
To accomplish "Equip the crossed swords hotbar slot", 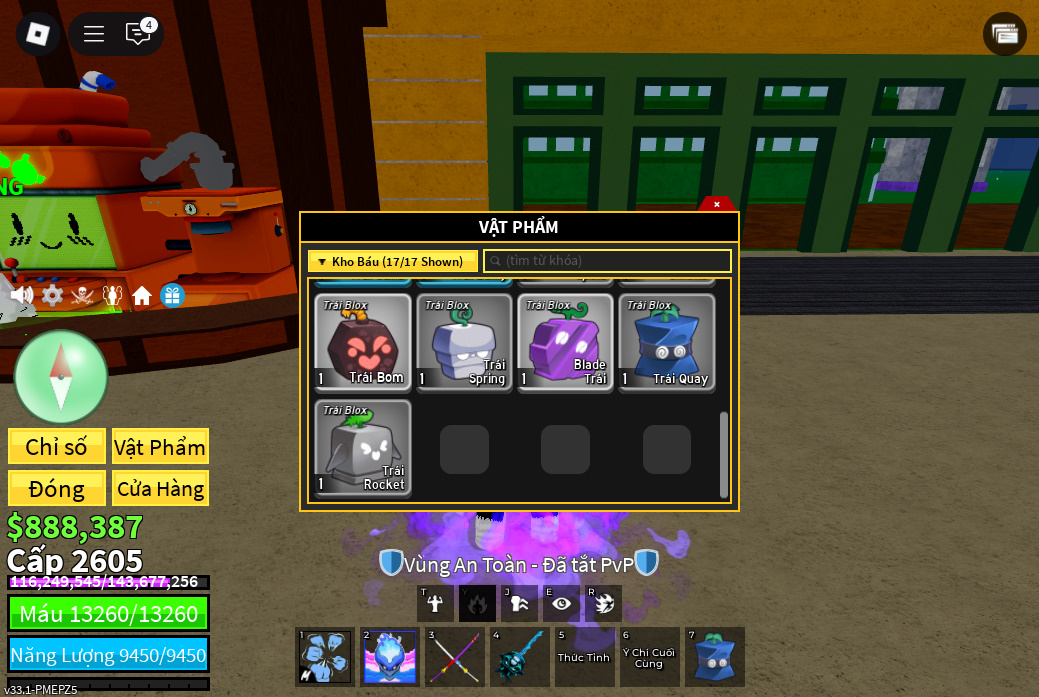I will tap(454, 657).
